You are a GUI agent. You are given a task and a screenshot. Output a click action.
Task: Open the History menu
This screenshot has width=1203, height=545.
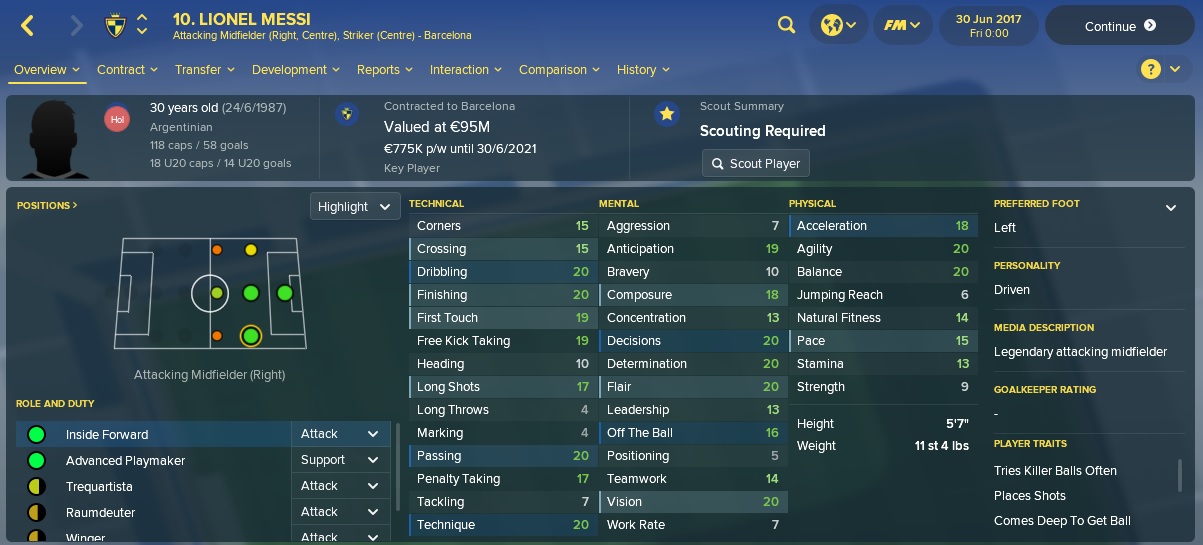coord(643,70)
